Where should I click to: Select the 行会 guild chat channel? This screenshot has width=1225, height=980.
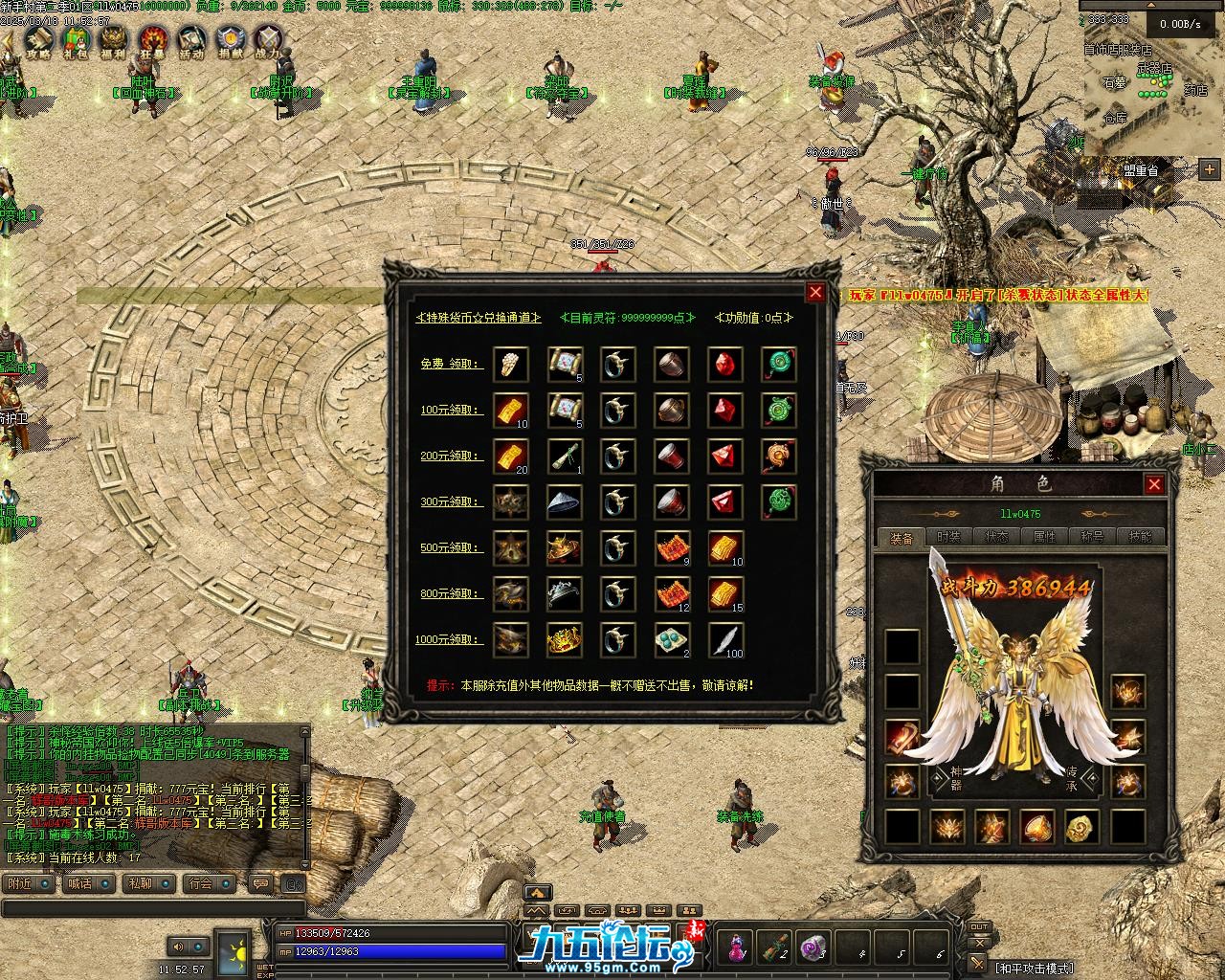(x=201, y=883)
